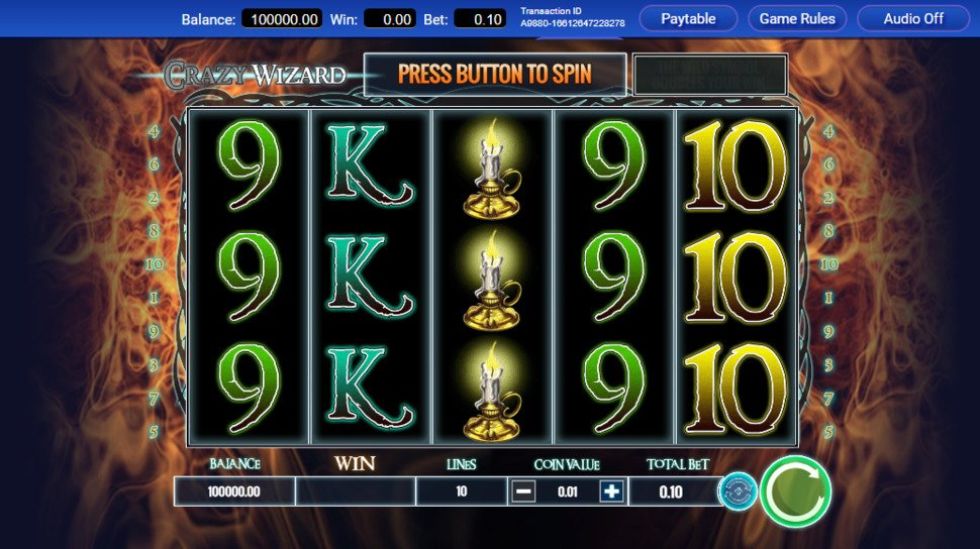Increase coin value with the plus button
Screen dimensions: 980x549
[612, 491]
